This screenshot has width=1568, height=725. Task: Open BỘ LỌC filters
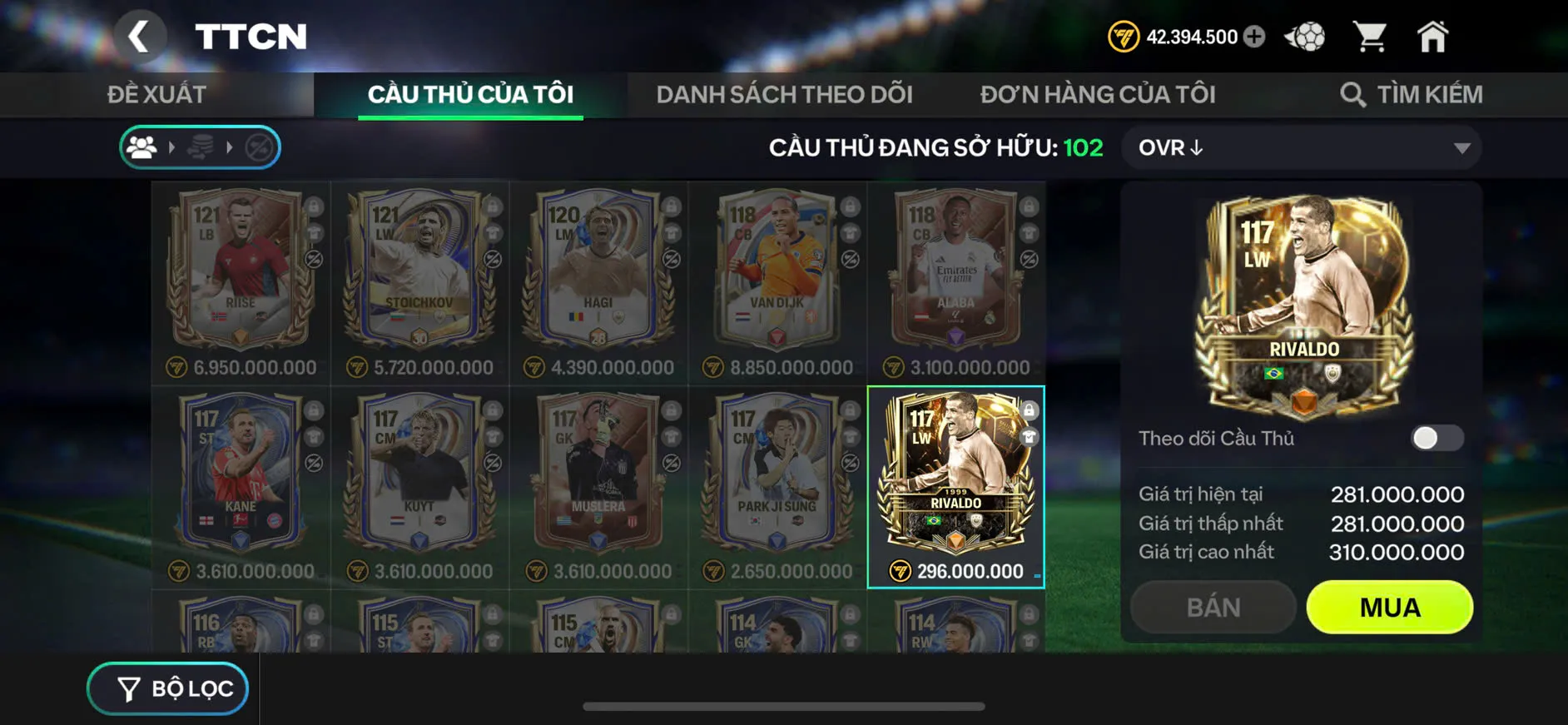(166, 688)
